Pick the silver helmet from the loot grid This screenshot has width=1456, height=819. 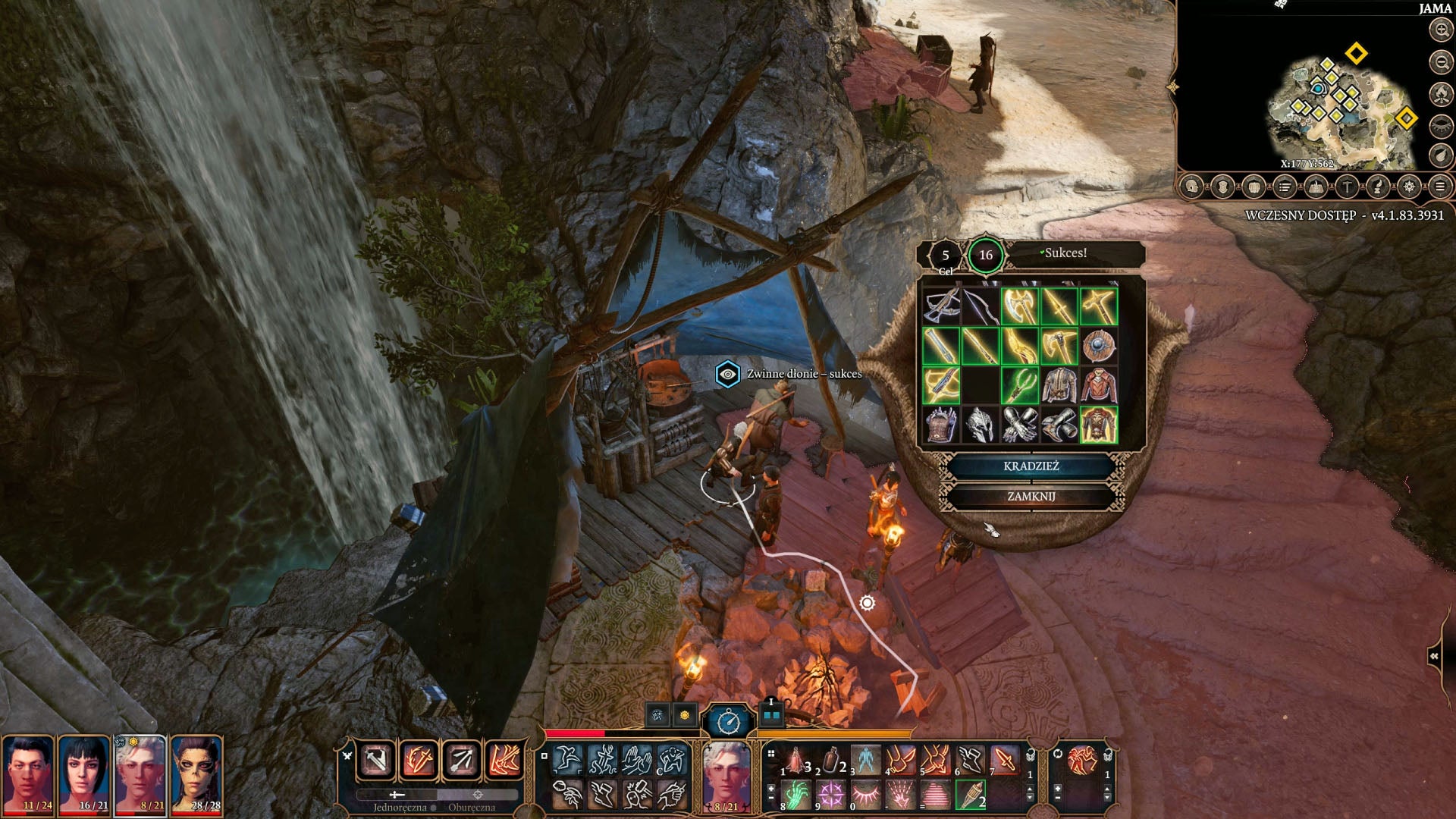click(x=980, y=425)
